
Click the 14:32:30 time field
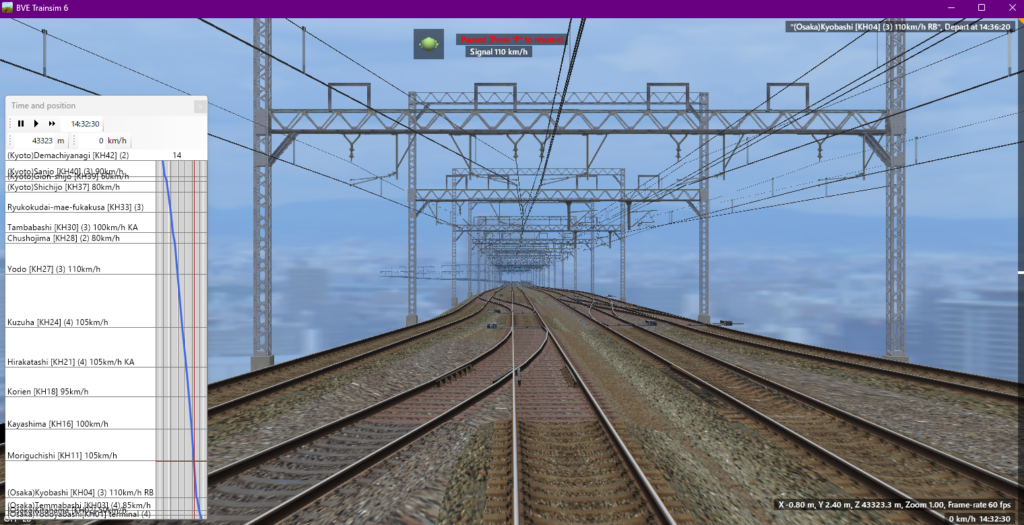pyautogui.click(x=85, y=124)
